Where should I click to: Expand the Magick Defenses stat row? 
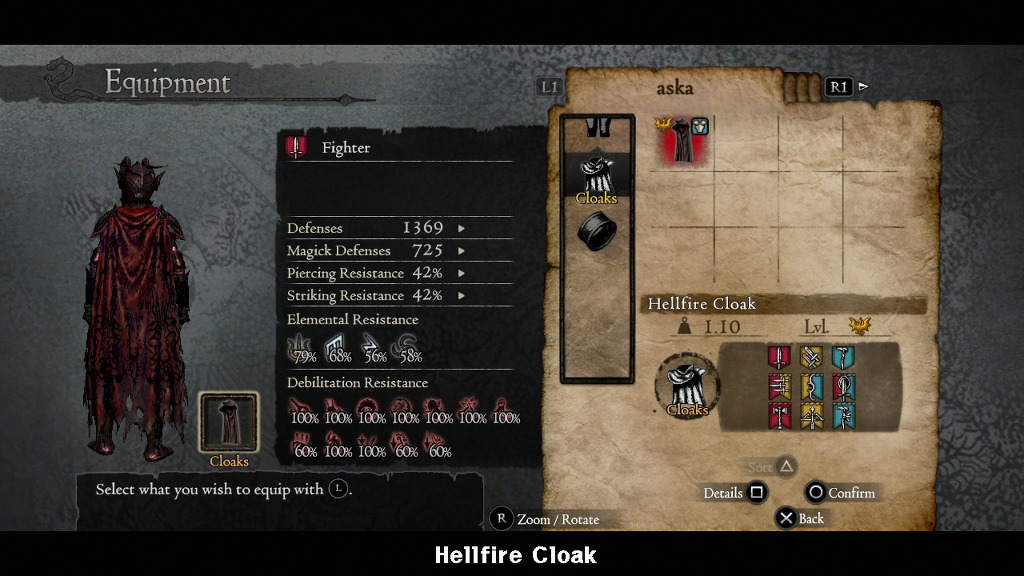click(x=461, y=251)
